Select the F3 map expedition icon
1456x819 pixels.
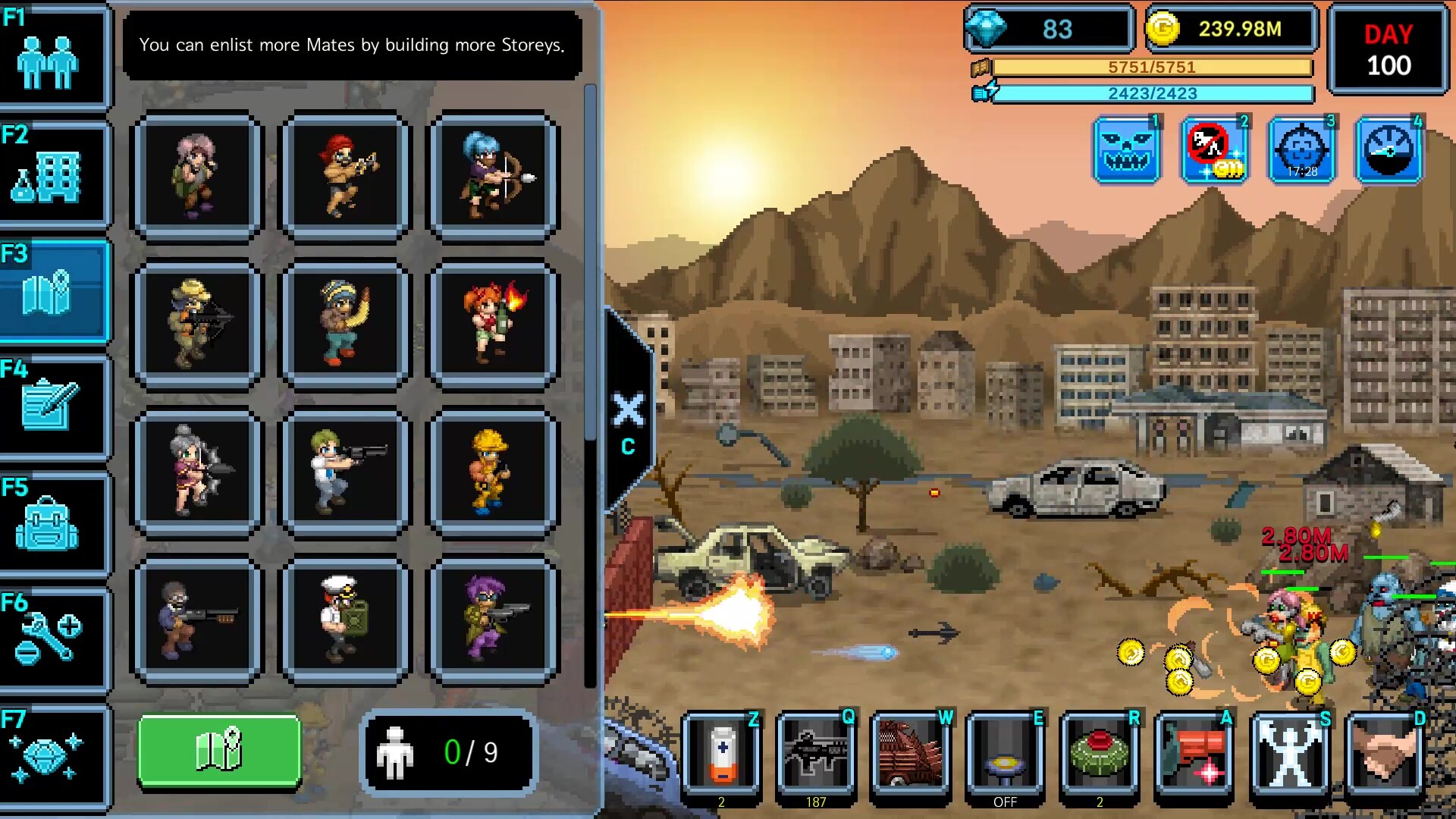pyautogui.click(x=52, y=292)
